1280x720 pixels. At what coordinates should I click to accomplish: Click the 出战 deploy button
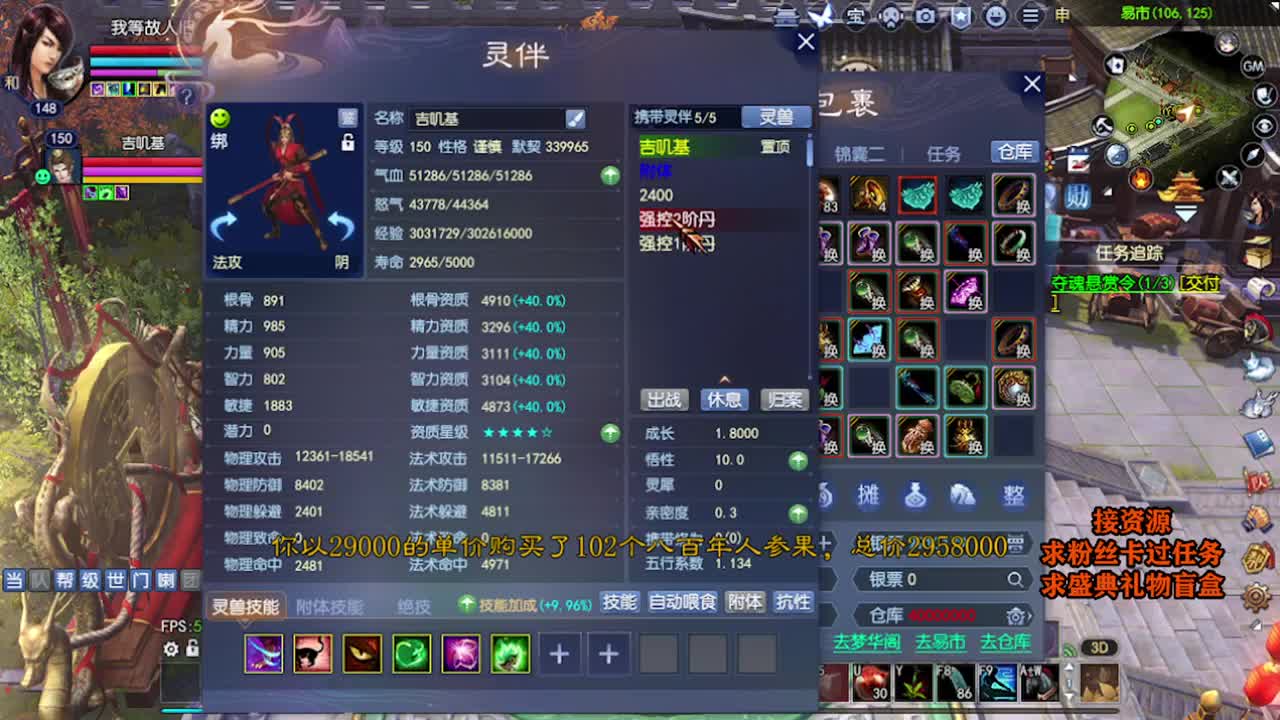click(664, 400)
